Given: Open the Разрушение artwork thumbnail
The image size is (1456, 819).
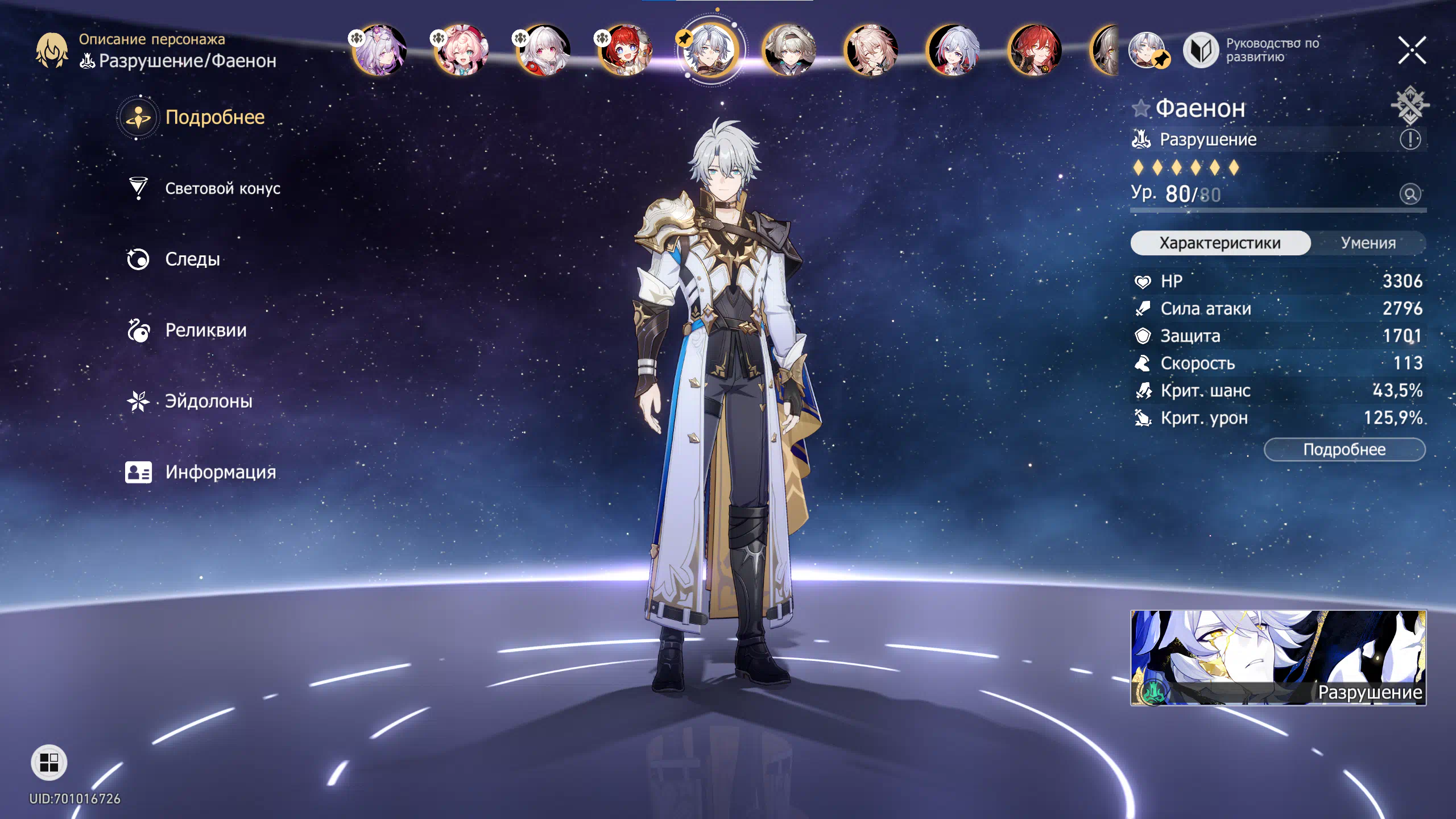Looking at the screenshot, I should pos(1278,657).
